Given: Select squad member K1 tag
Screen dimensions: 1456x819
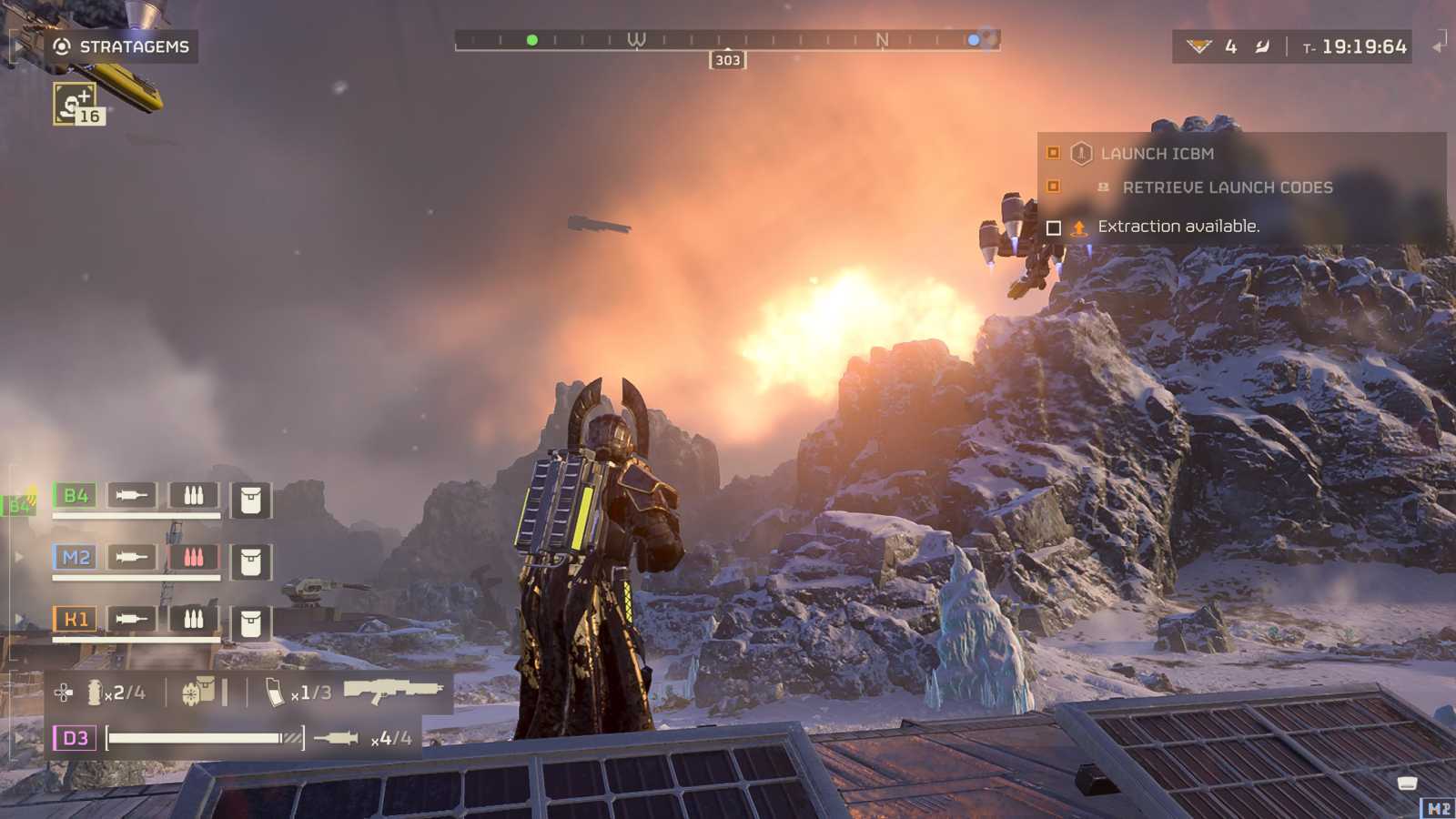Looking at the screenshot, I should 76,620.
